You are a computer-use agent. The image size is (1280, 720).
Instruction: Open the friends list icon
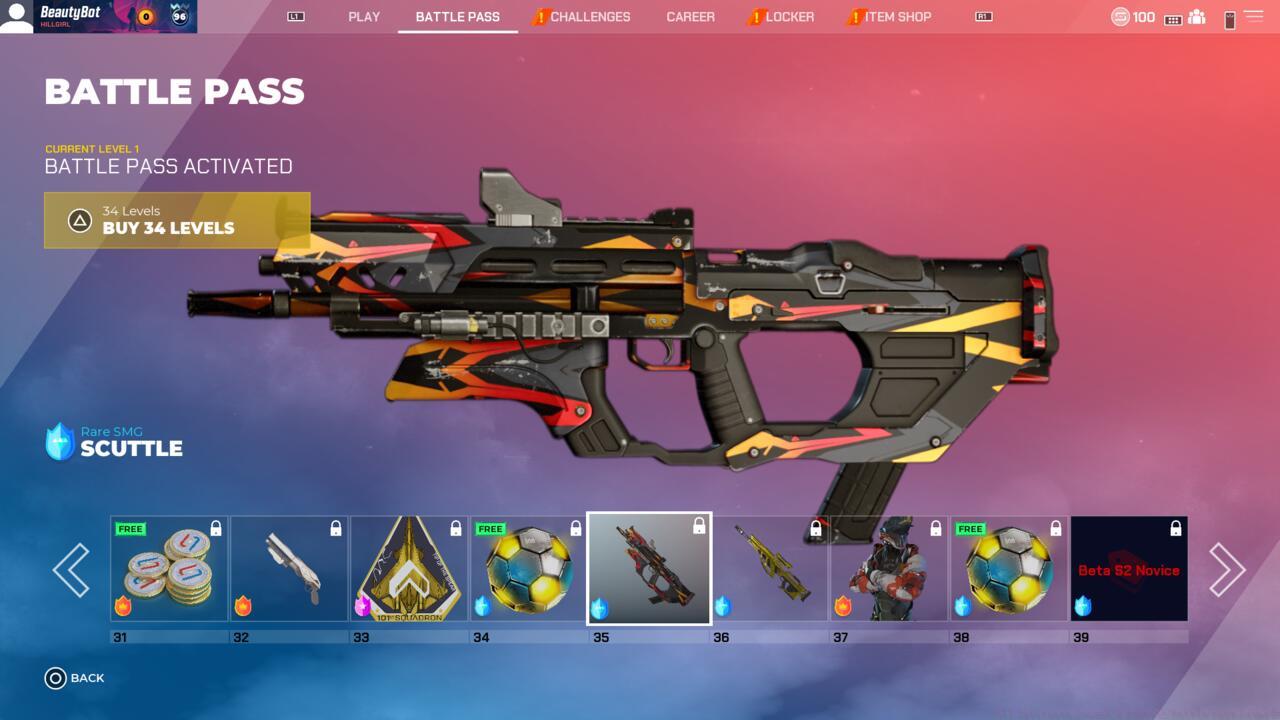tap(1196, 17)
